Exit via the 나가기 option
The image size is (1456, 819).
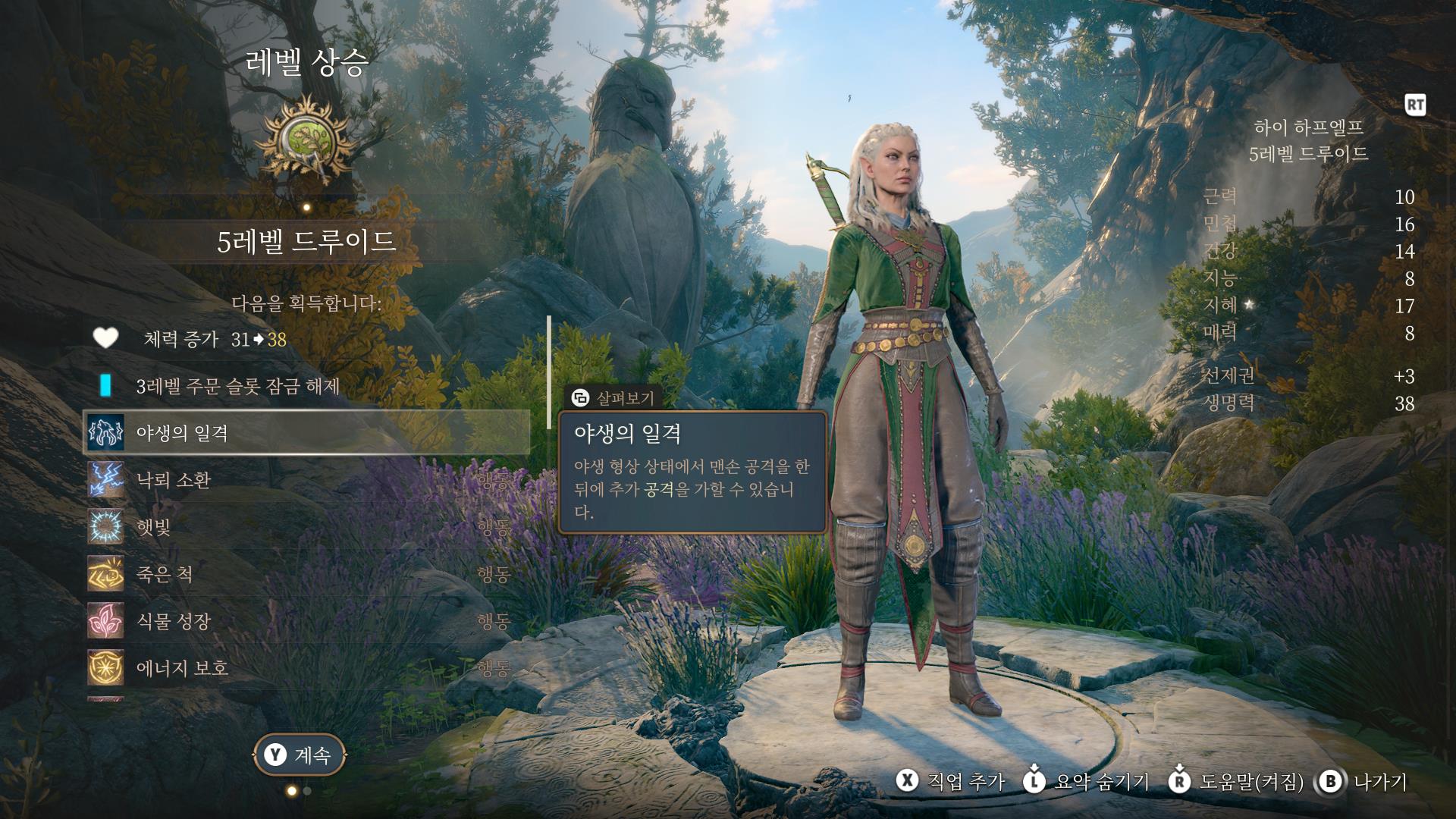click(x=1364, y=782)
